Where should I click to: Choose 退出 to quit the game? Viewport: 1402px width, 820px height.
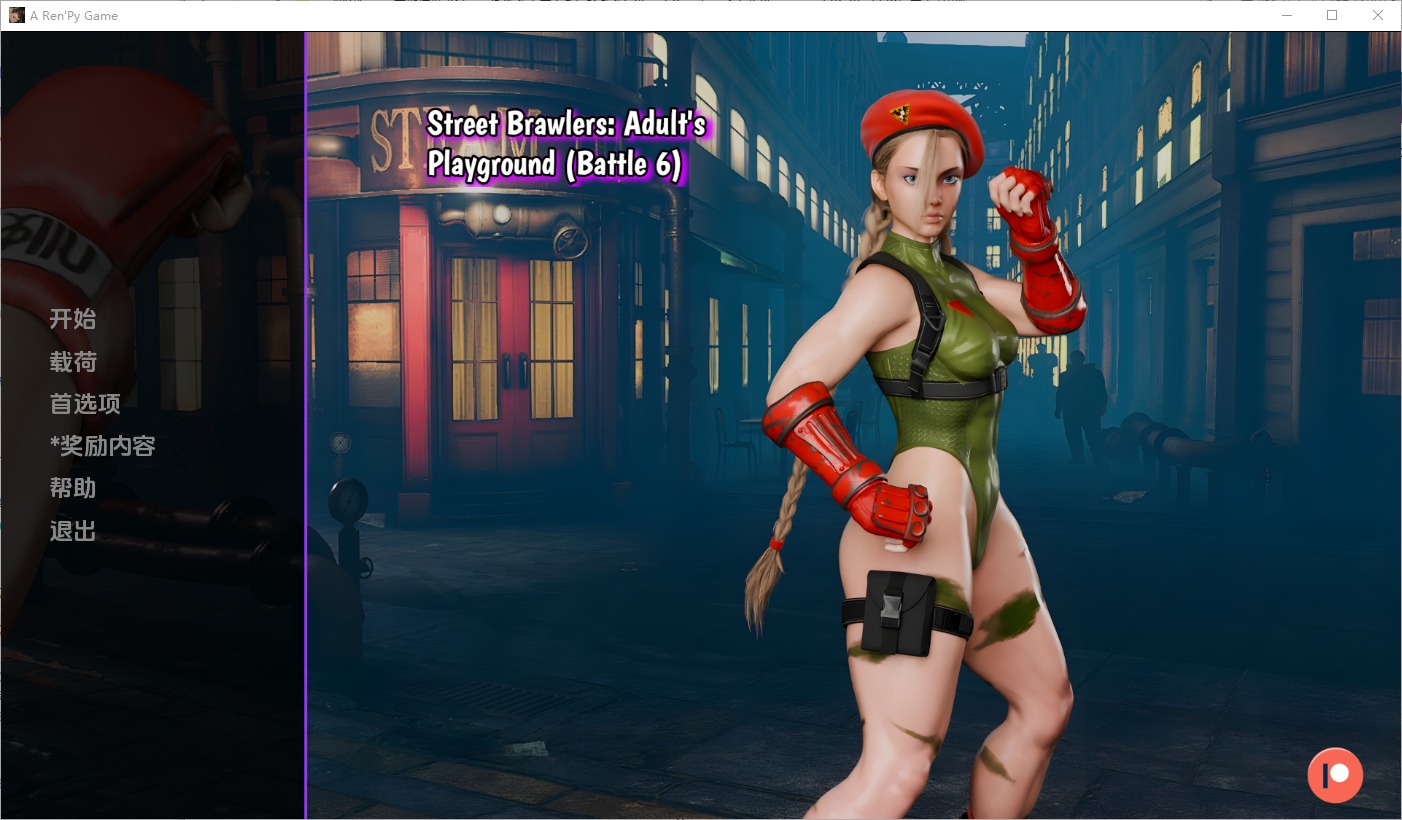tap(73, 531)
